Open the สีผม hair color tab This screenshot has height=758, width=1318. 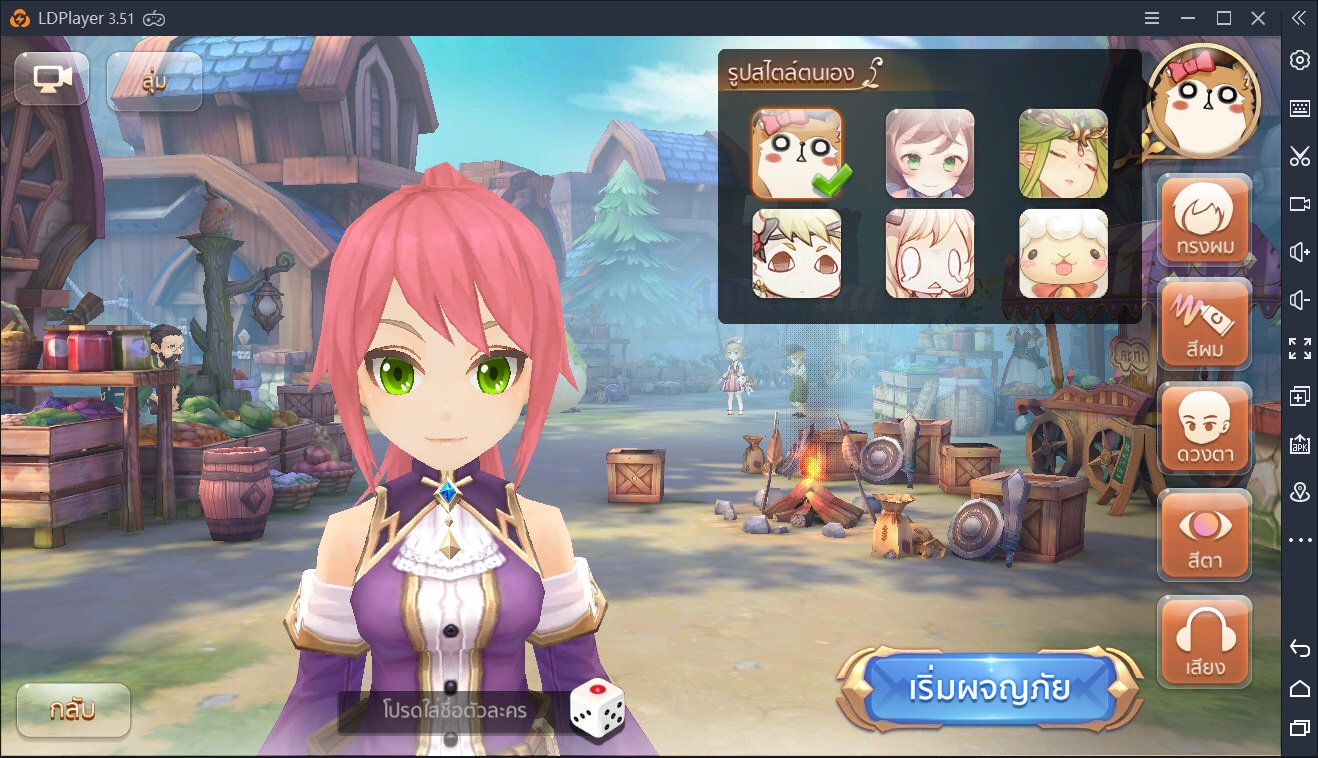point(1204,324)
